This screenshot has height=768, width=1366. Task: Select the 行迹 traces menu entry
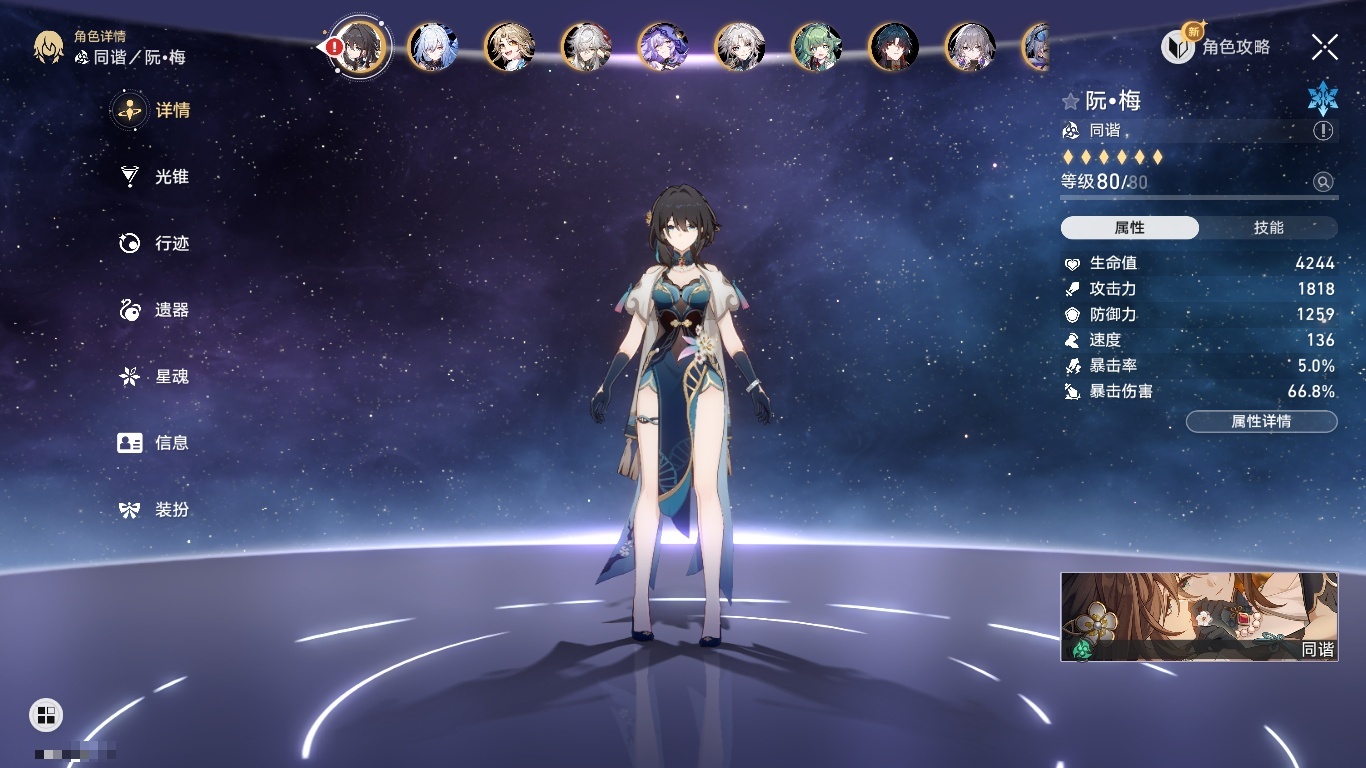pyautogui.click(x=155, y=243)
